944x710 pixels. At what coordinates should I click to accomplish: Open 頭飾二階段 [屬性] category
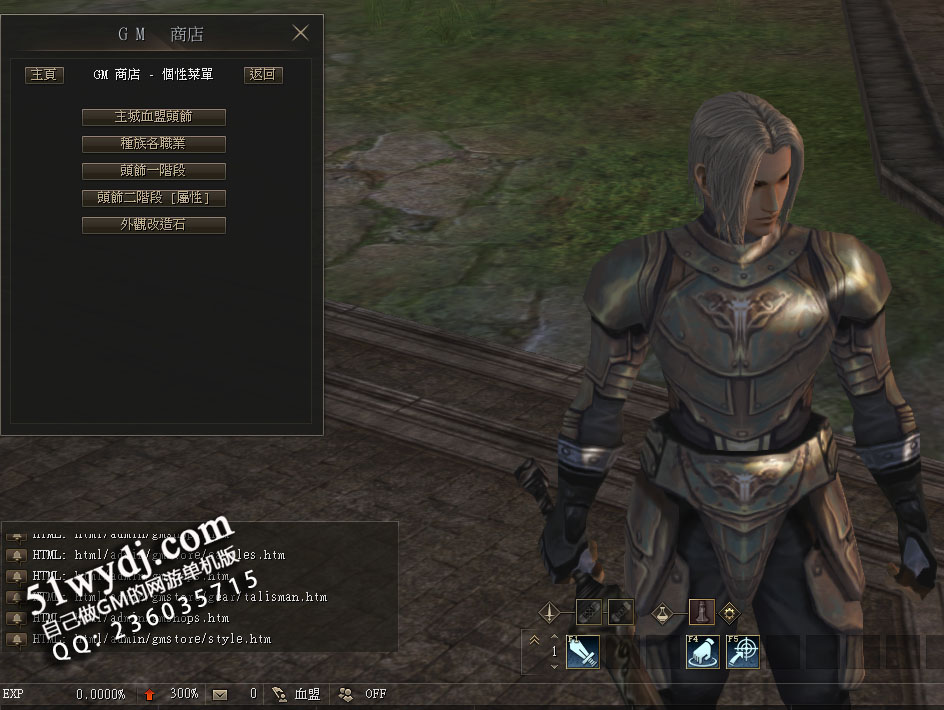(x=153, y=198)
